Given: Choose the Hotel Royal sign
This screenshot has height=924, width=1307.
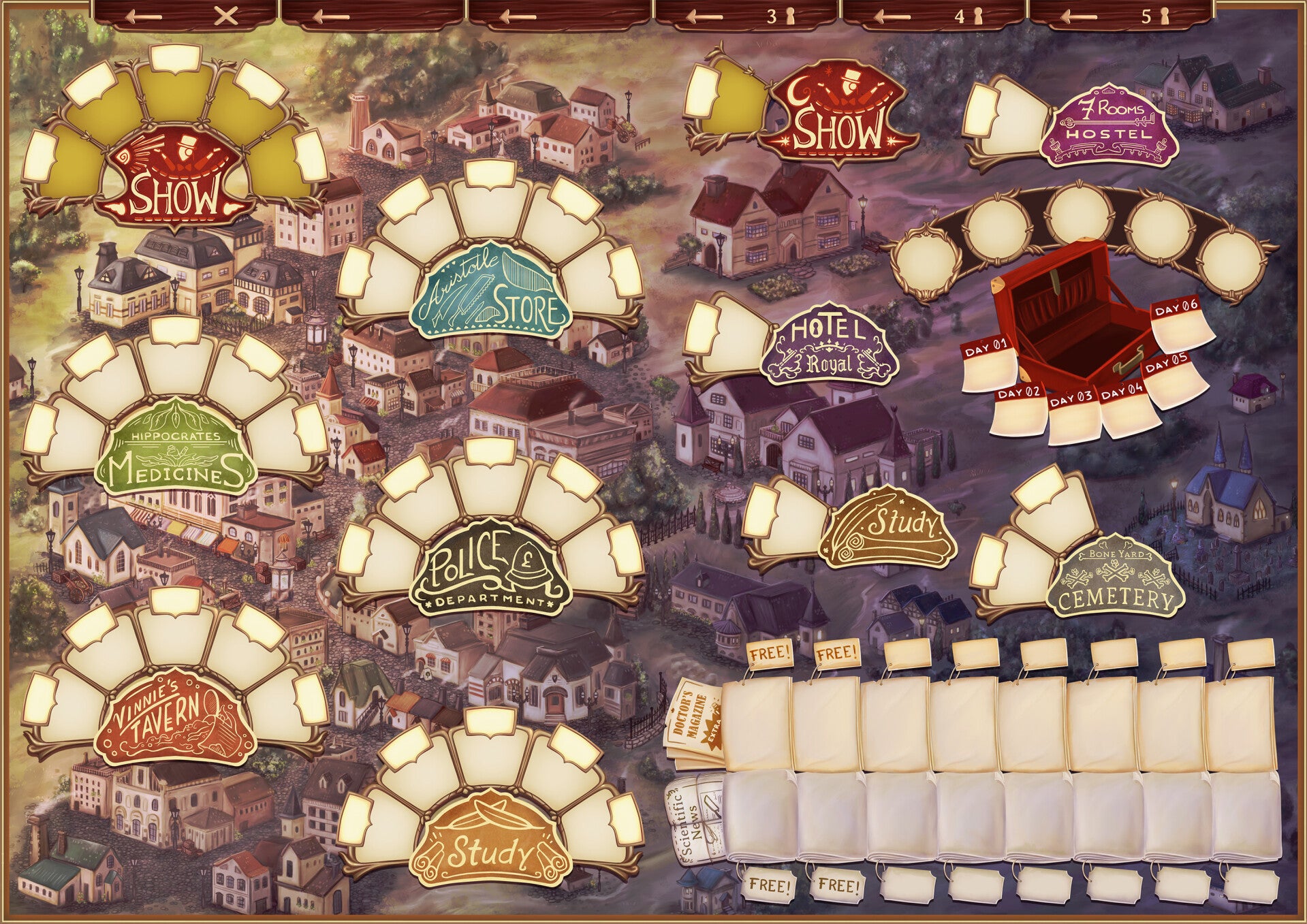Looking at the screenshot, I should (827, 347).
